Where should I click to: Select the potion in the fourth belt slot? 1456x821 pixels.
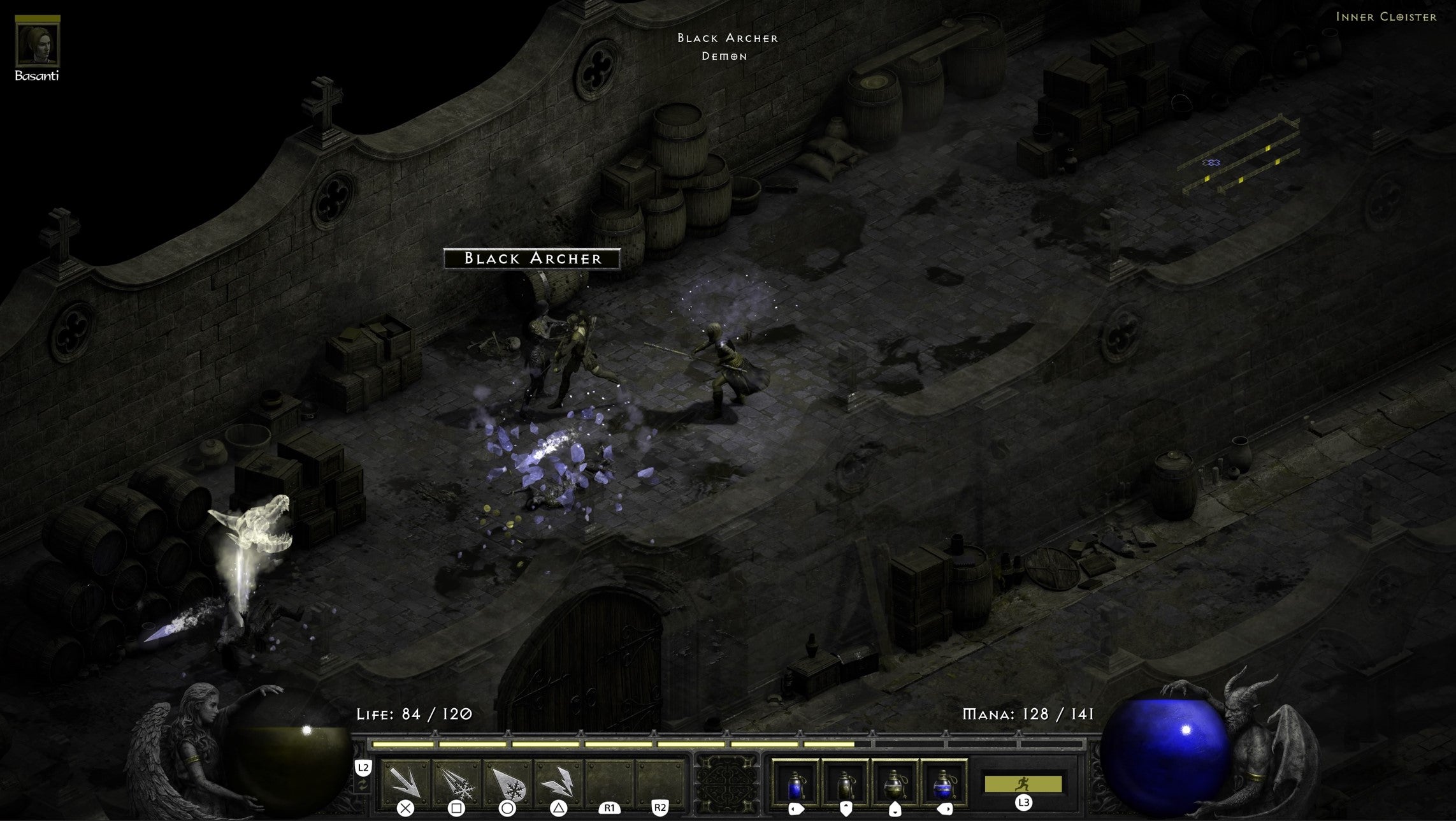tap(944, 785)
